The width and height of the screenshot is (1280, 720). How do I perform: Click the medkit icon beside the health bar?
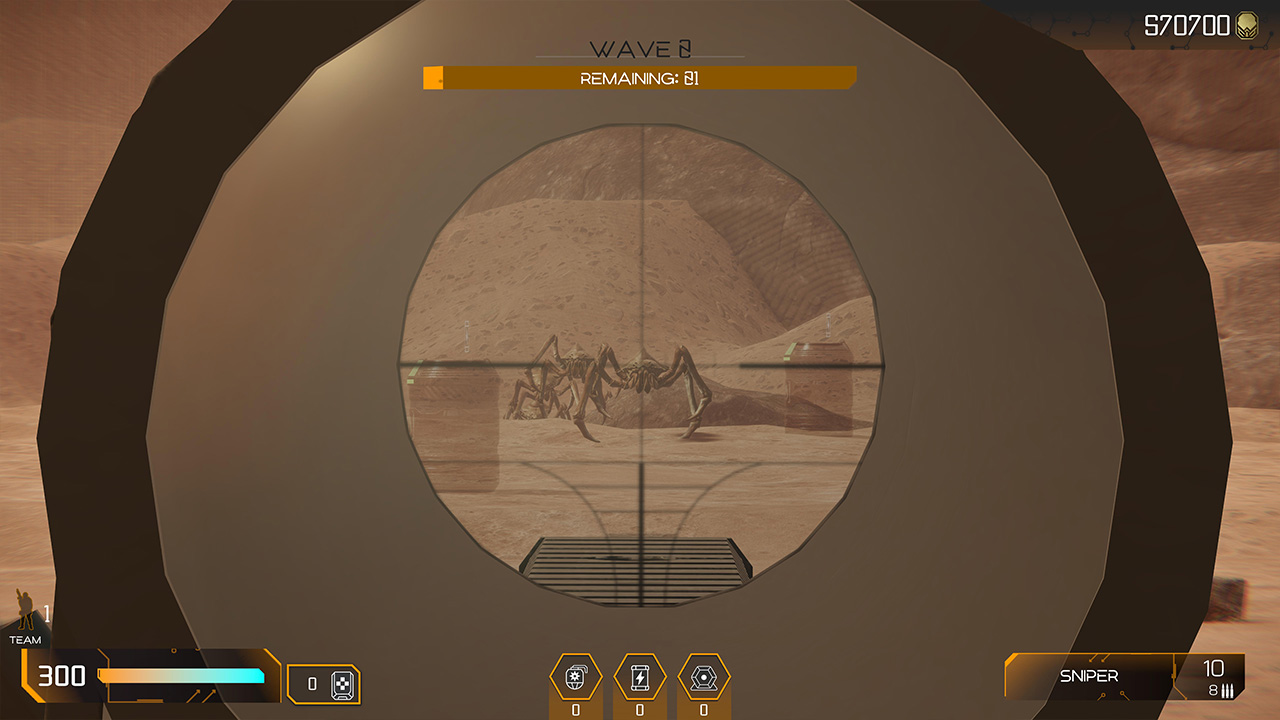(x=344, y=684)
